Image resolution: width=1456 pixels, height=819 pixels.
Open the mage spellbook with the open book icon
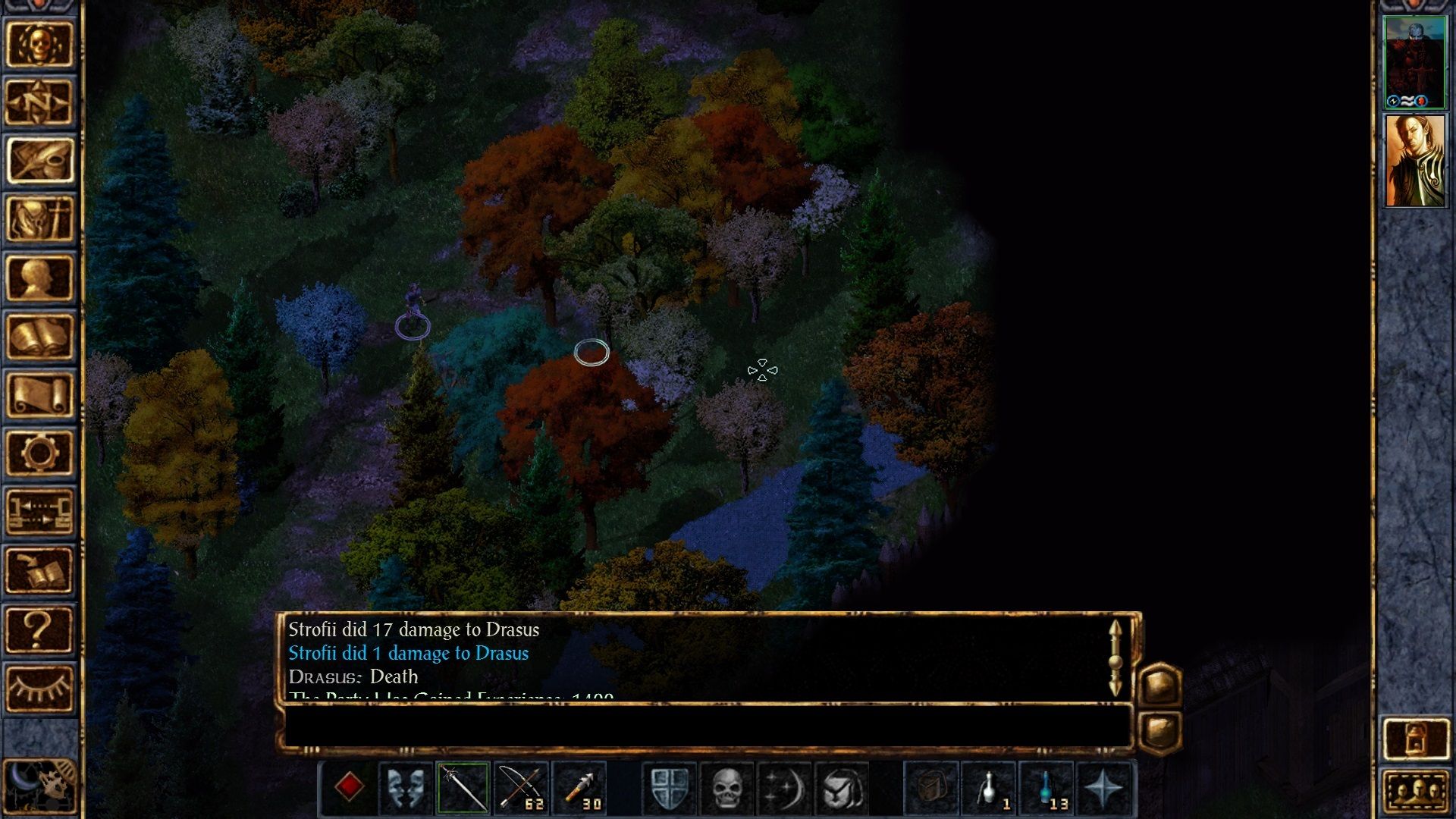[x=39, y=336]
